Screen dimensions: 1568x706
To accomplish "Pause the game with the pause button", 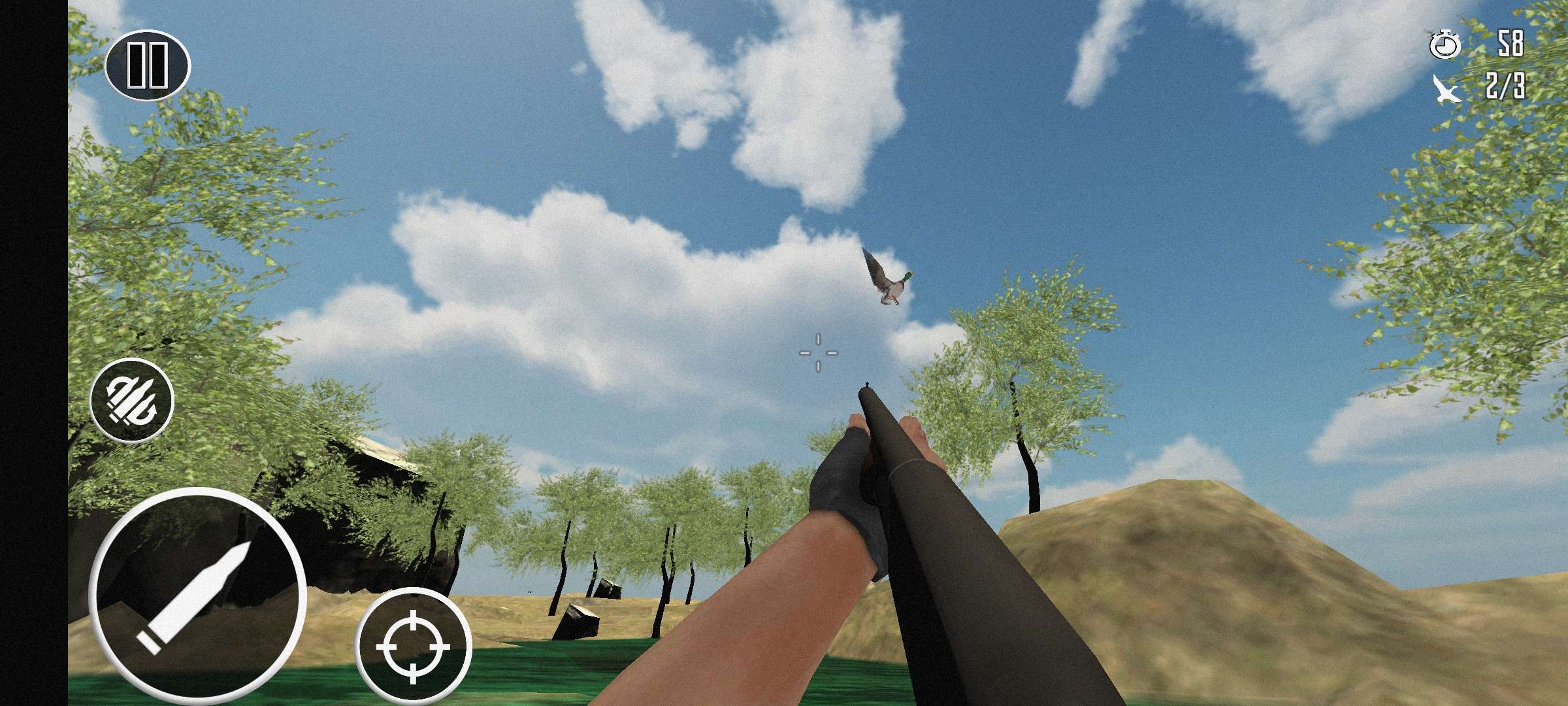I will point(147,65).
